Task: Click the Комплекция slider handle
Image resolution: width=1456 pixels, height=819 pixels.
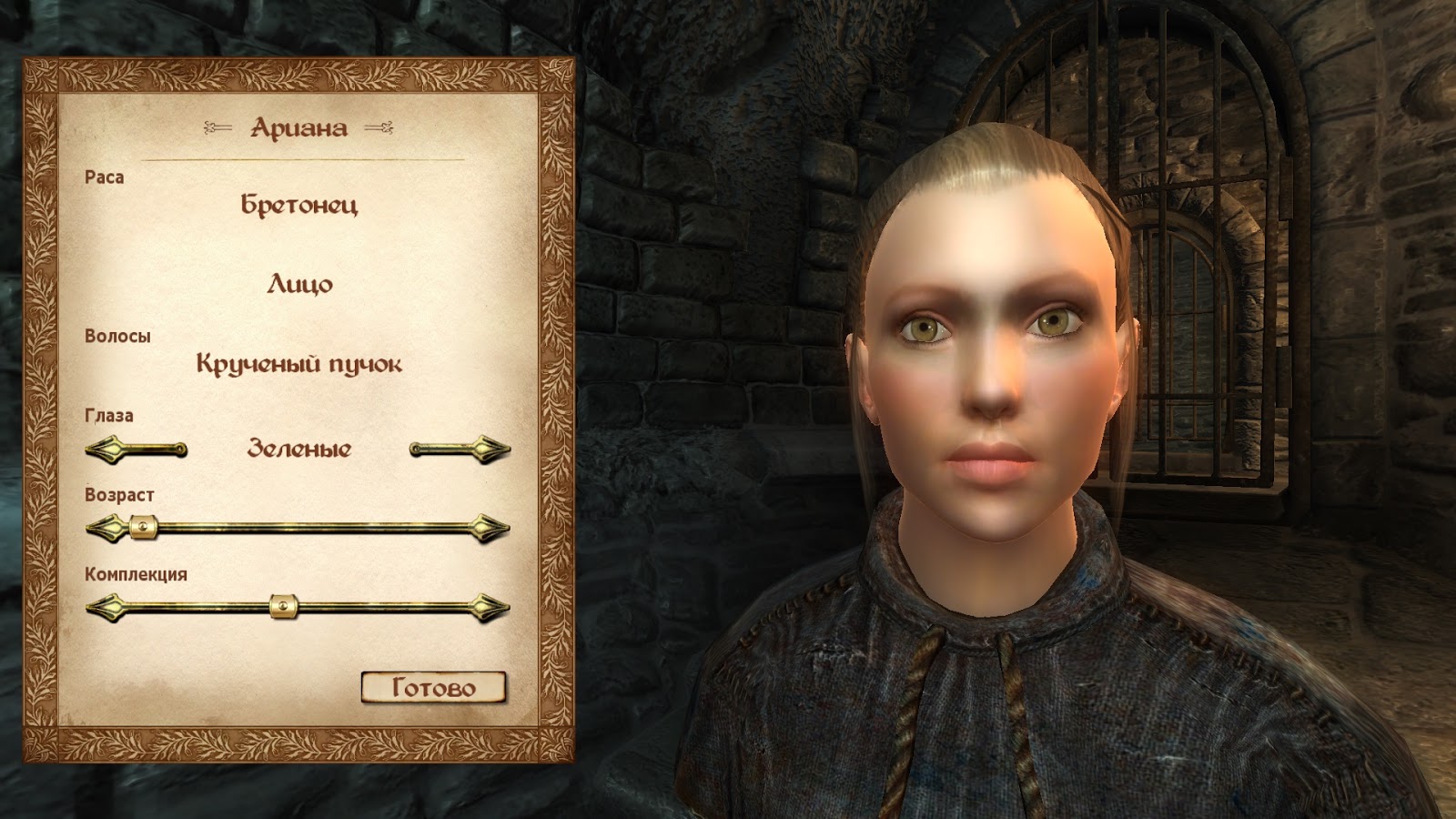Action: click(x=283, y=605)
